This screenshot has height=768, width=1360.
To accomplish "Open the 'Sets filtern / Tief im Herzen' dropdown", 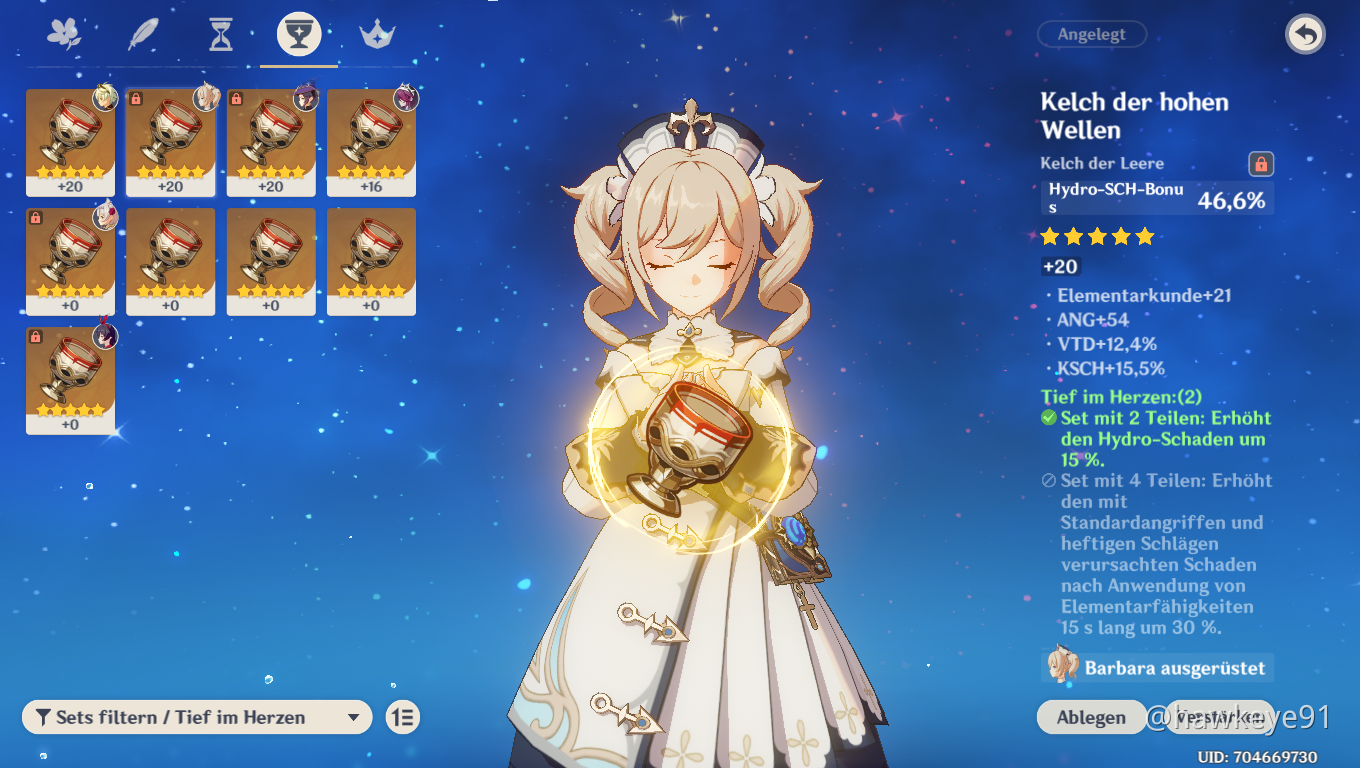I will [197, 717].
